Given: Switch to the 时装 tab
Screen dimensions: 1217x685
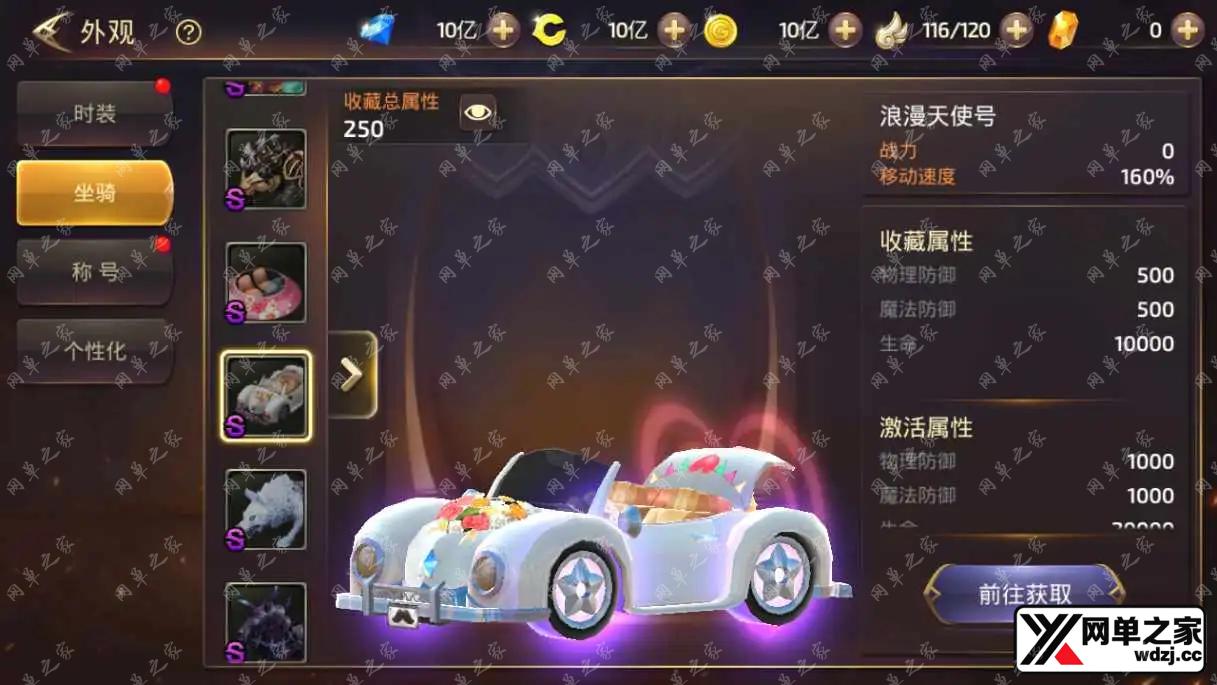Looking at the screenshot, I should [x=95, y=114].
